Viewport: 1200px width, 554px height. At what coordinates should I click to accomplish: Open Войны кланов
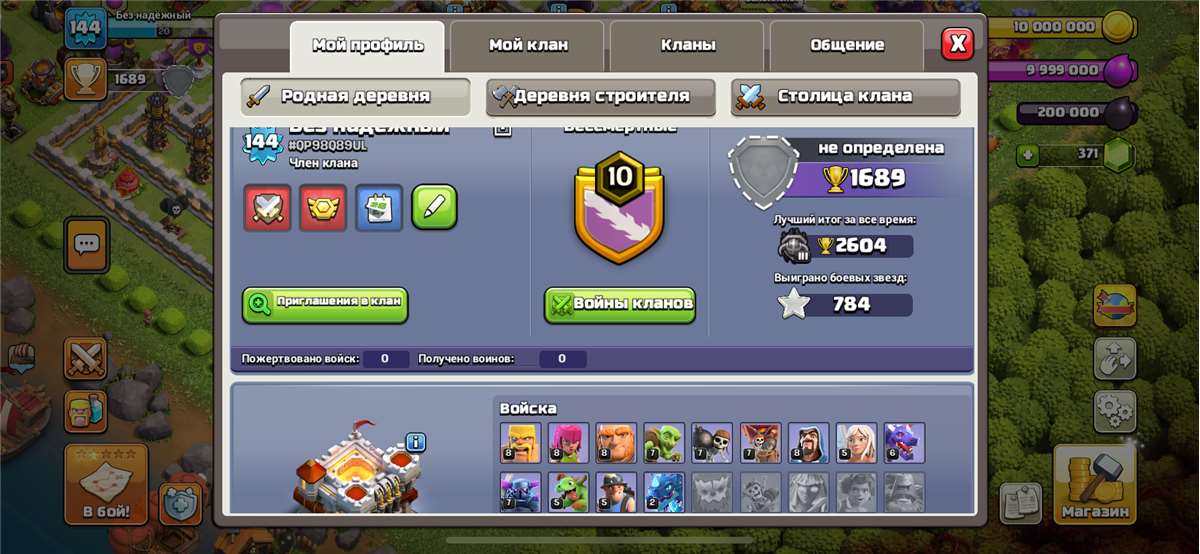(x=620, y=305)
